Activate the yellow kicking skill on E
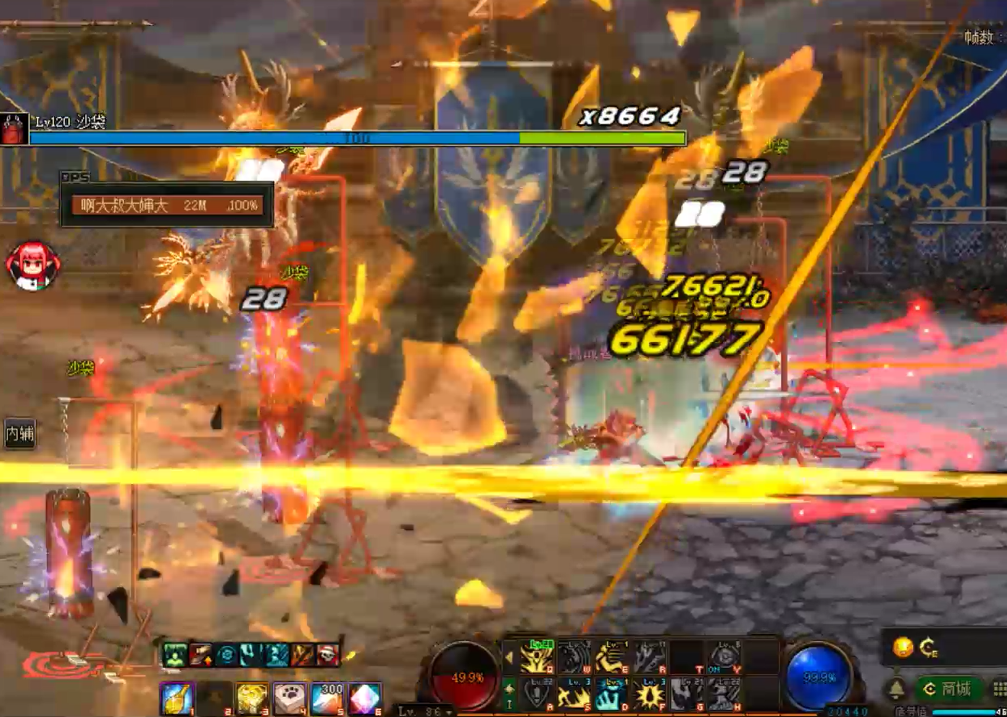This screenshot has height=717, width=1007. click(x=612, y=657)
